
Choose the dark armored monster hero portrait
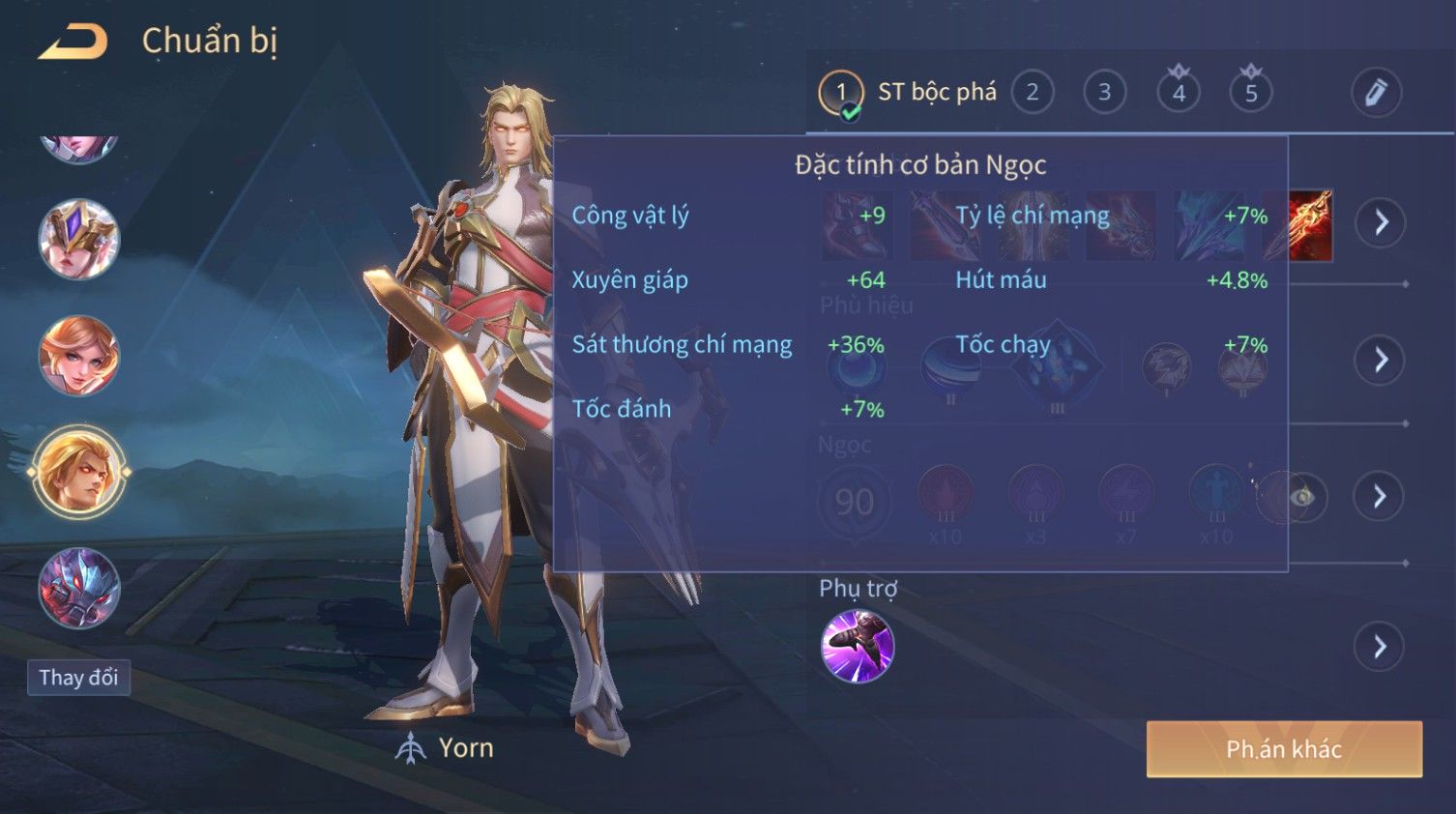click(x=79, y=588)
